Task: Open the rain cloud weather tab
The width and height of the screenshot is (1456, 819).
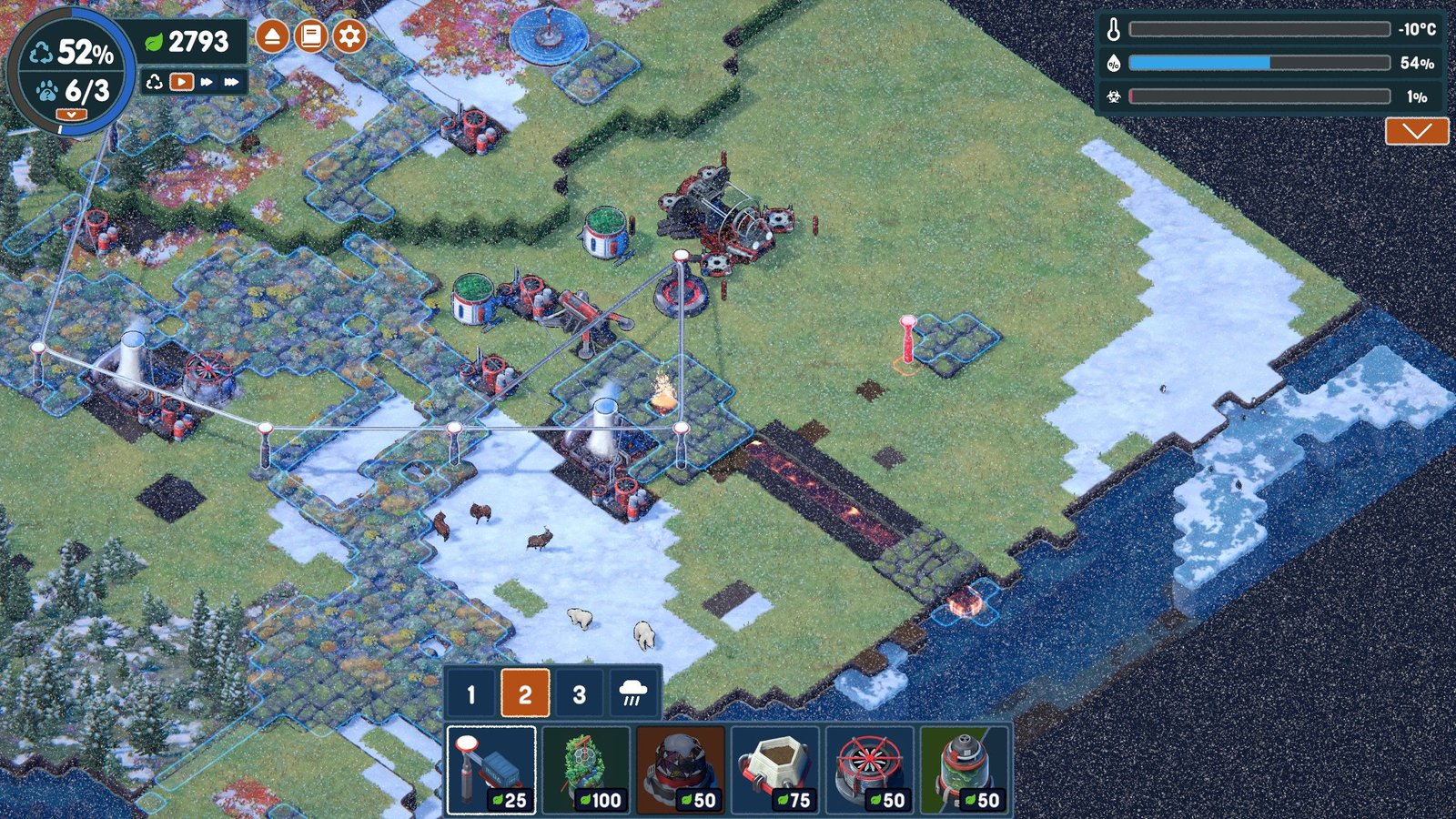Action: [x=632, y=694]
